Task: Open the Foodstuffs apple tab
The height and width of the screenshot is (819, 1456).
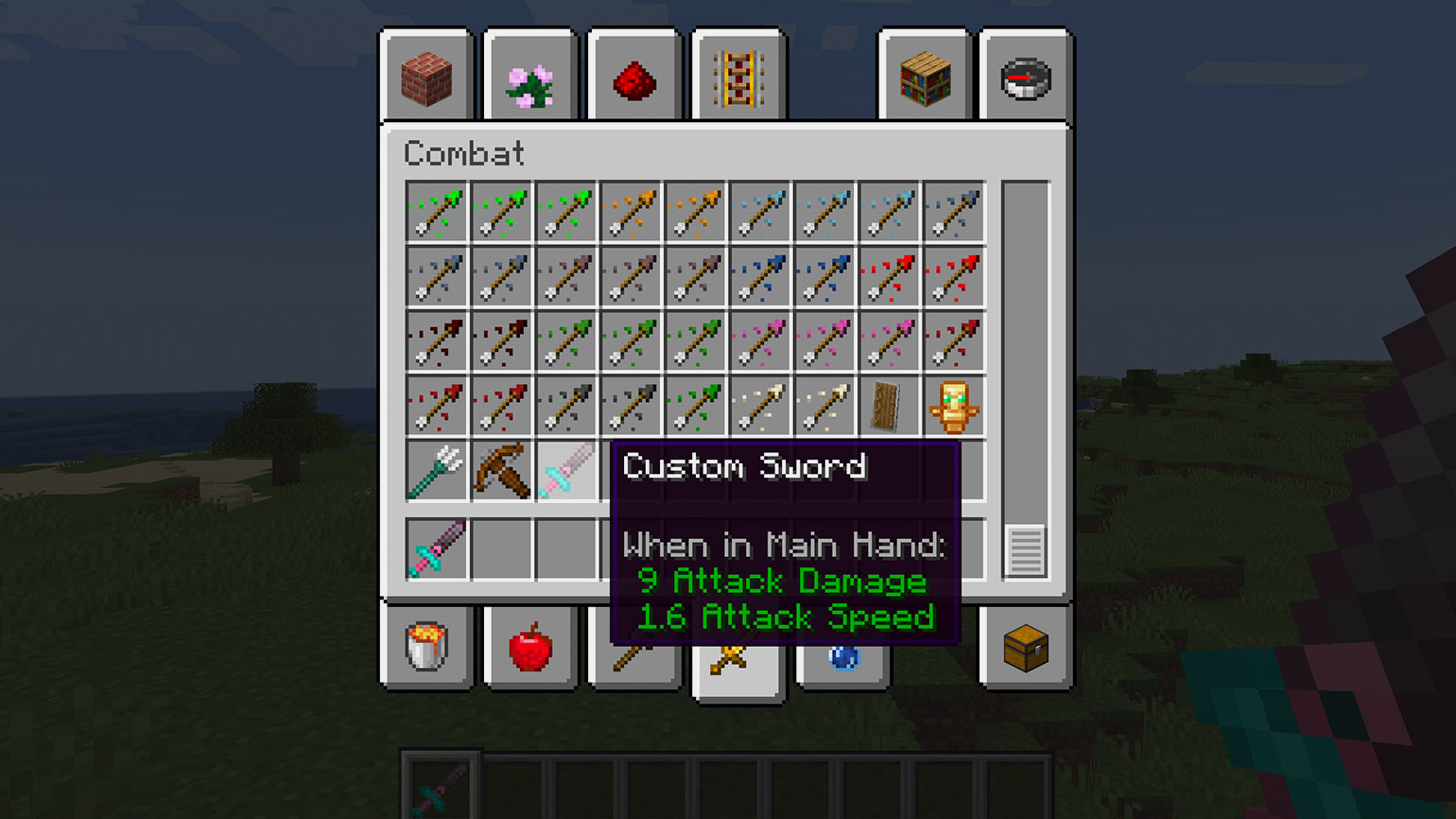Action: [x=529, y=648]
